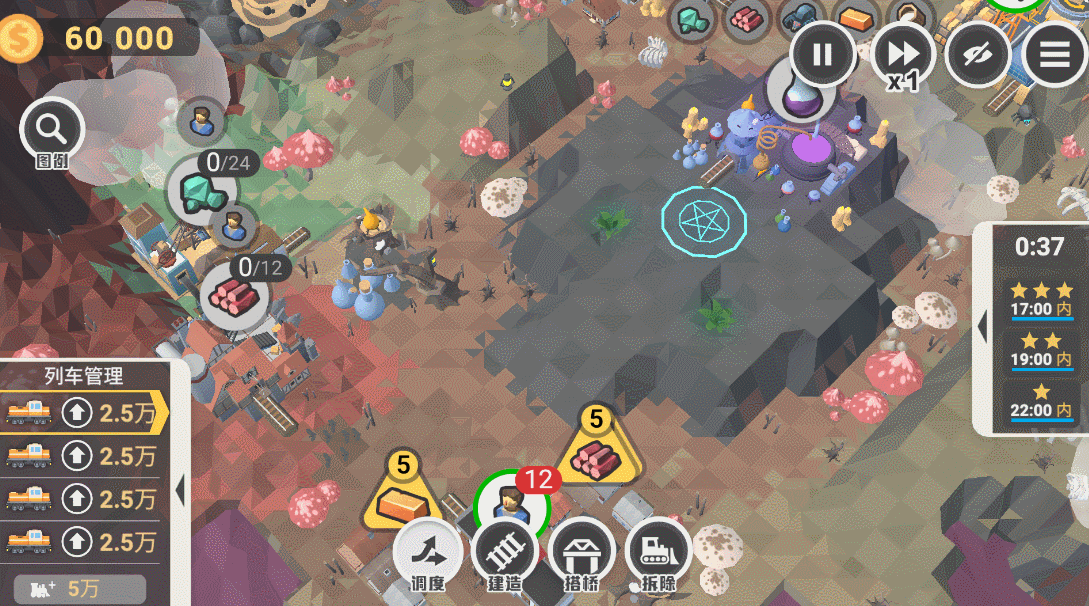
Task: Collapse the train management panel
Action: (181, 491)
